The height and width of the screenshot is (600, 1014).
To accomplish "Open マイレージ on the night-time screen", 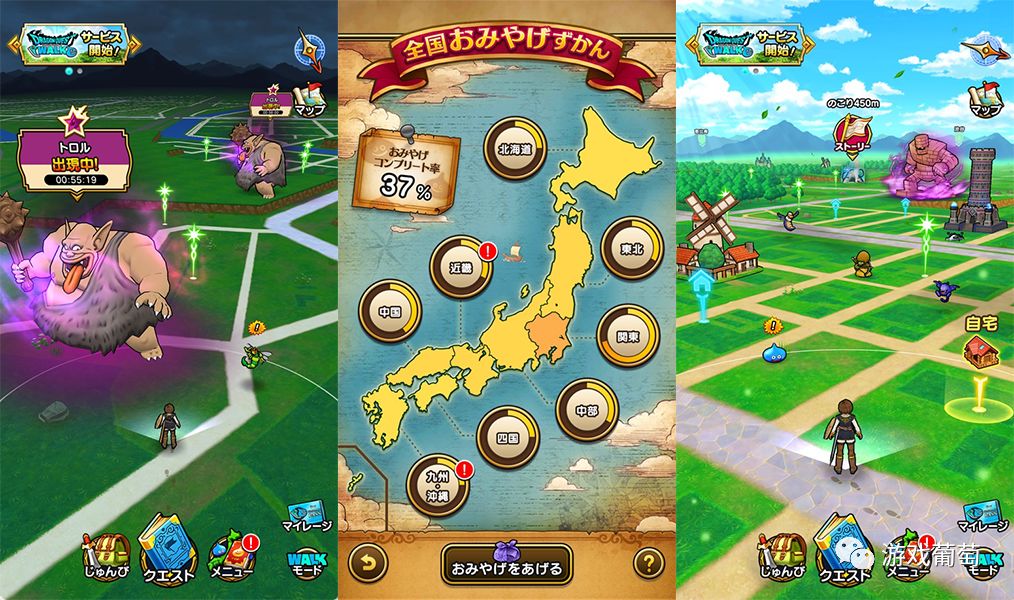I will [x=307, y=515].
